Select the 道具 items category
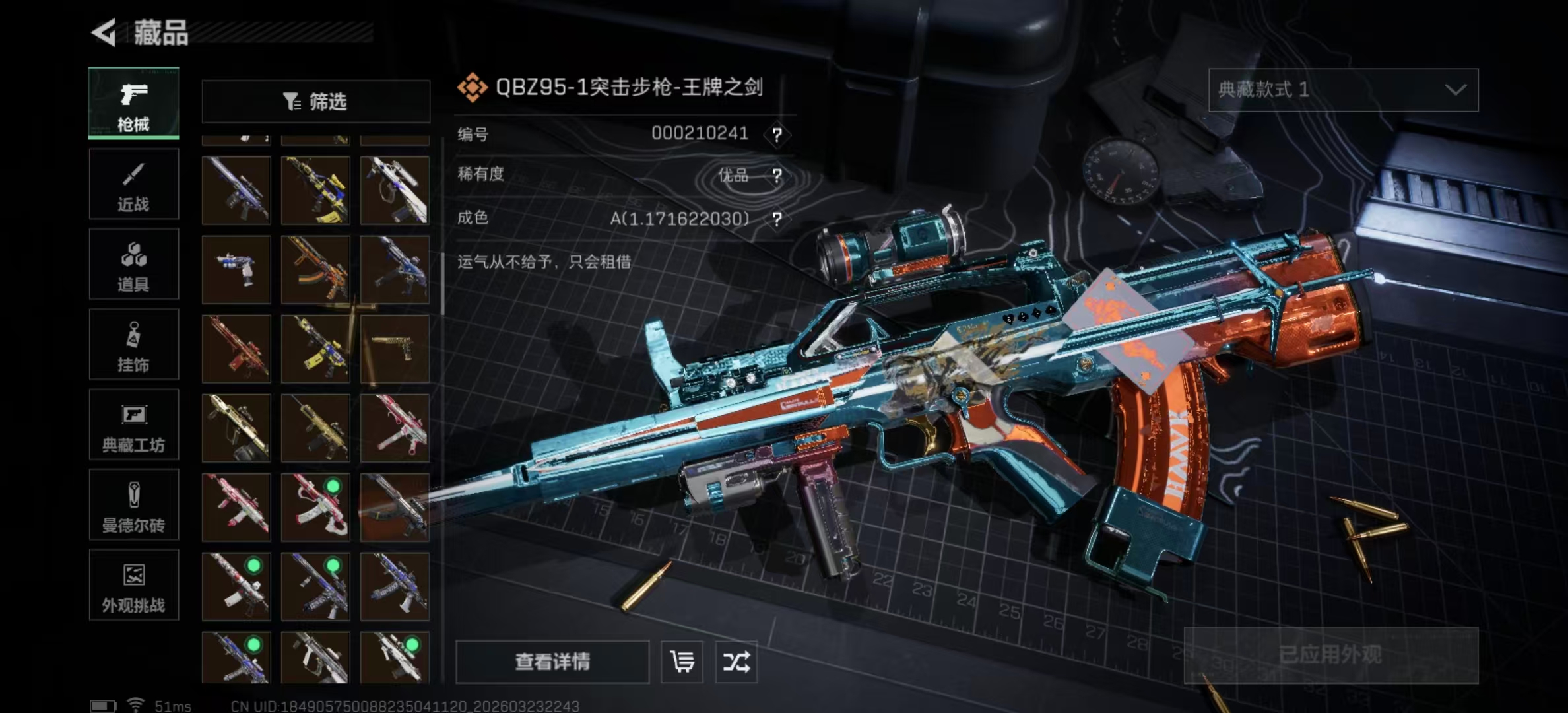The width and height of the screenshot is (1568, 713). tap(133, 264)
